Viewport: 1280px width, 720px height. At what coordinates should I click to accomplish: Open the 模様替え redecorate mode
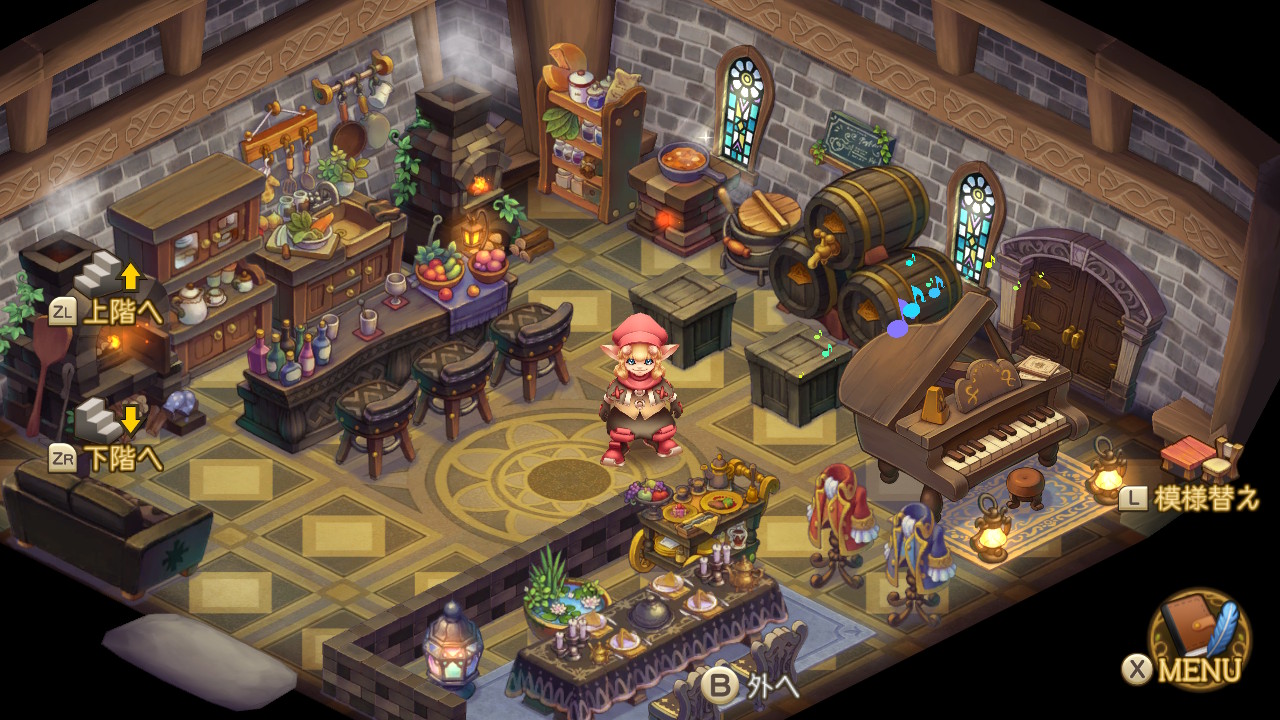click(1190, 498)
